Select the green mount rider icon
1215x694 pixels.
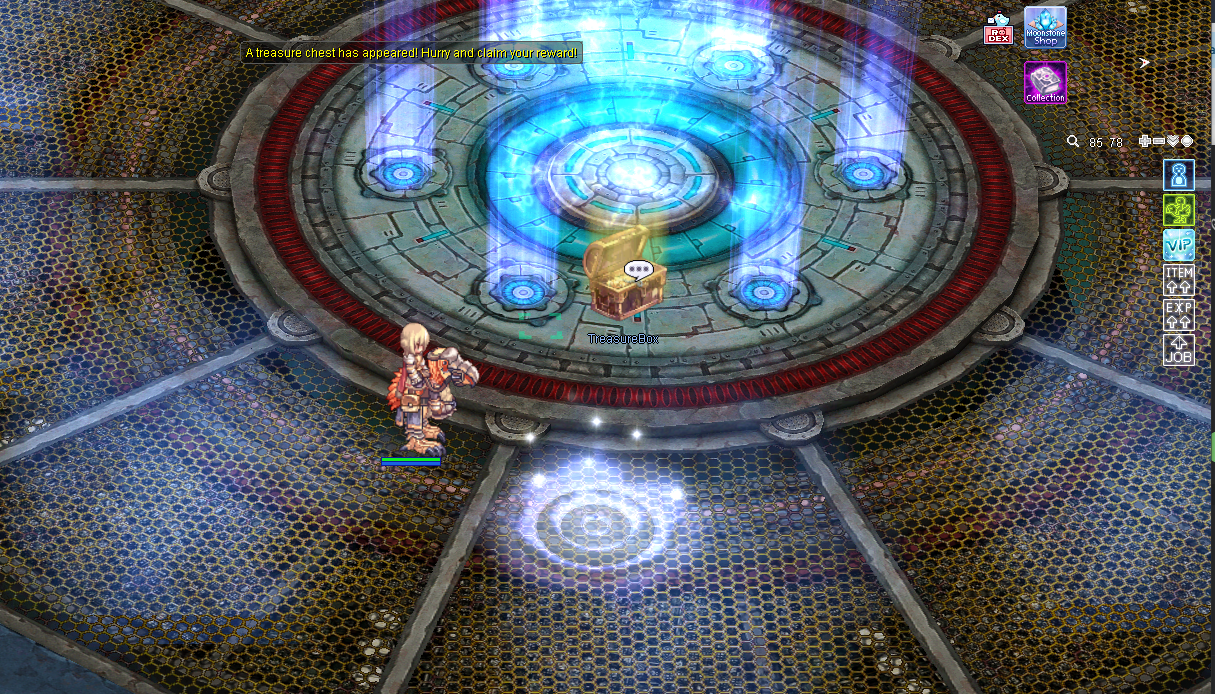(1179, 210)
